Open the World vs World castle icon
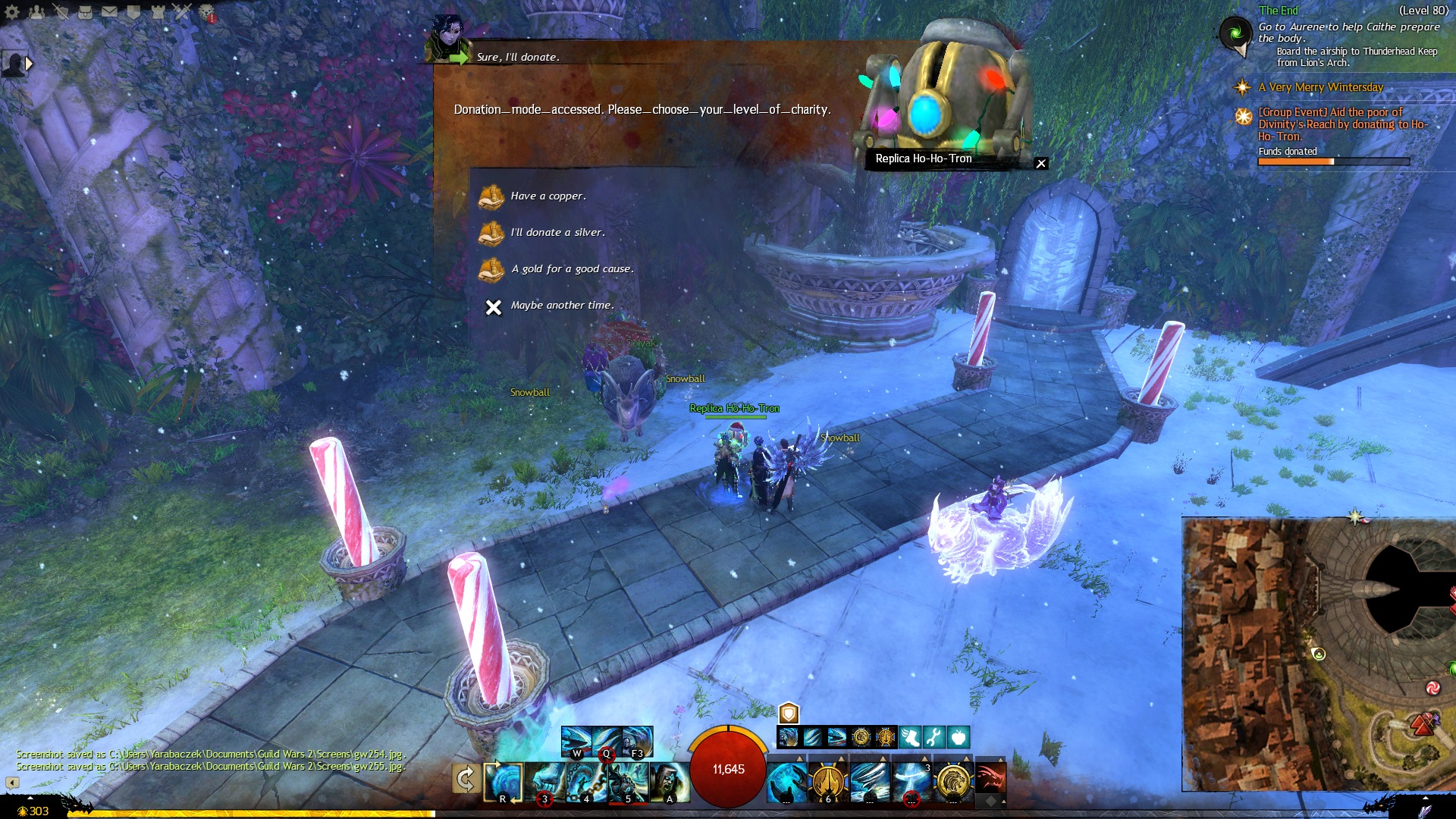Screen dimensions: 1456x819 [x=158, y=12]
